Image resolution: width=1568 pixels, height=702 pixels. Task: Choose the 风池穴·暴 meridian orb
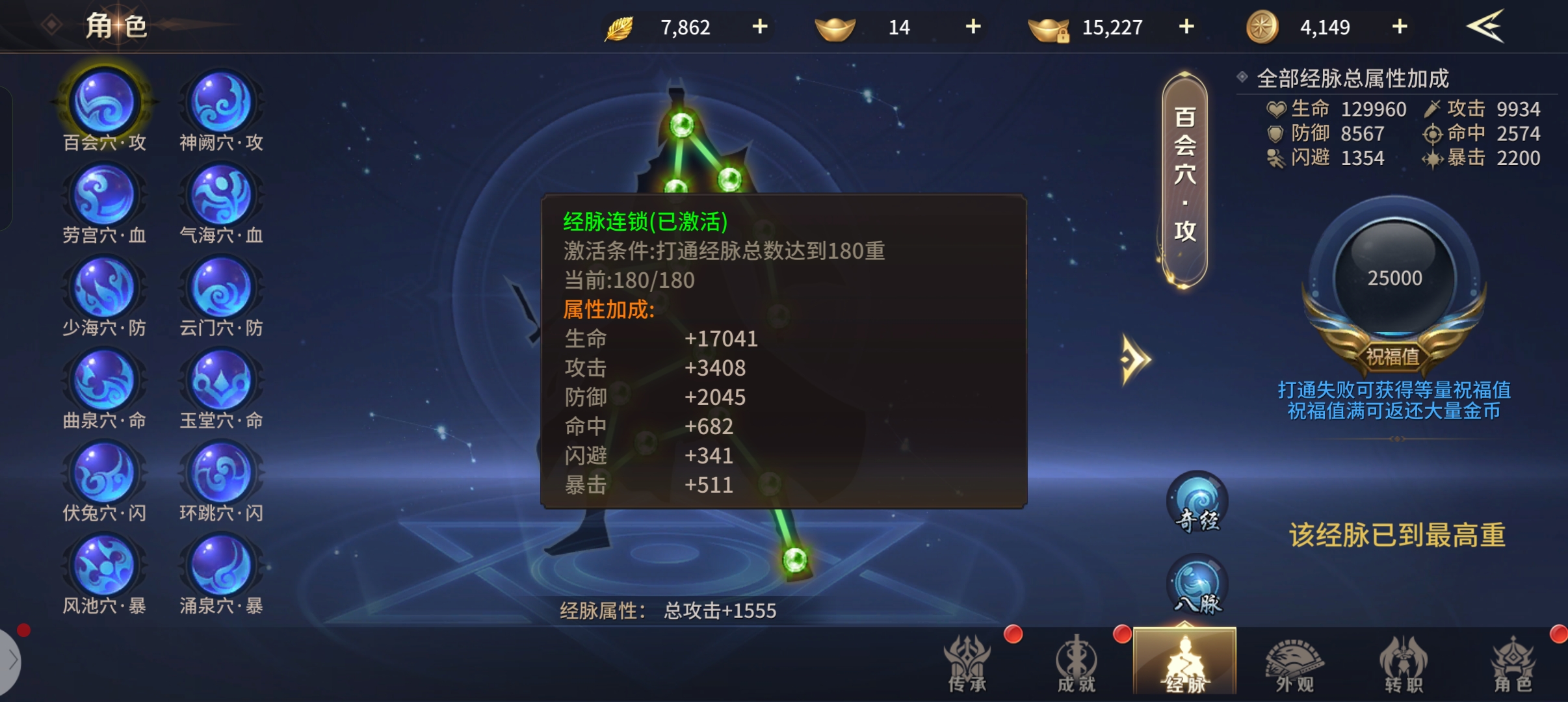pyautogui.click(x=104, y=567)
